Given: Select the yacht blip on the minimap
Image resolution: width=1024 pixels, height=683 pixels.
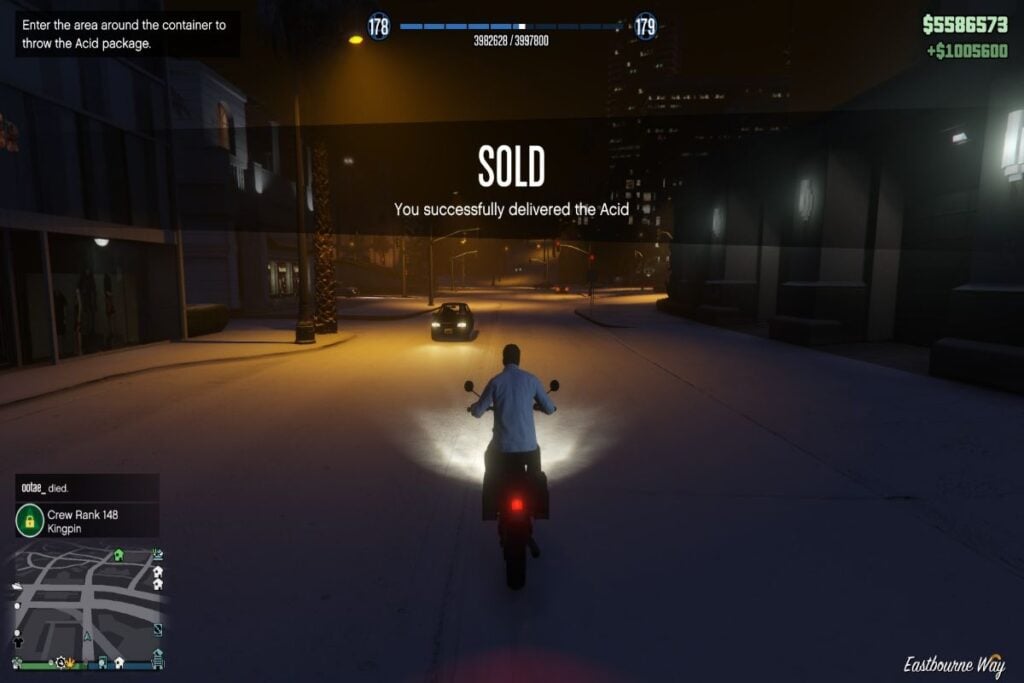Looking at the screenshot, I should click(x=17, y=586).
